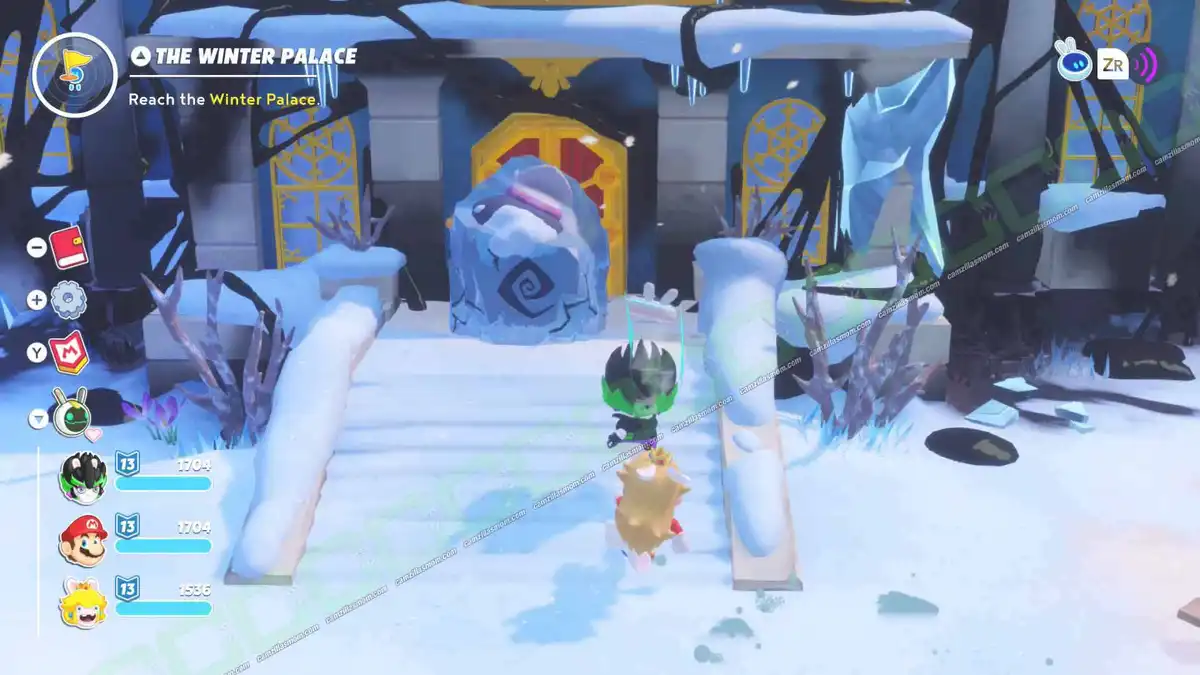Image resolution: width=1200 pixels, height=675 pixels.
Task: Open the quest flag compass icon
Action: (x=74, y=74)
